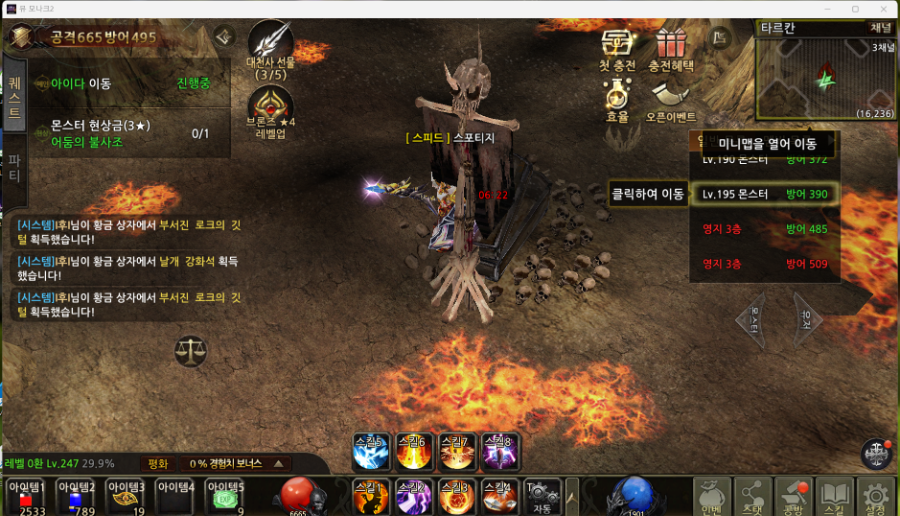Toggle the 자동 auto-battle button

[x=543, y=495]
